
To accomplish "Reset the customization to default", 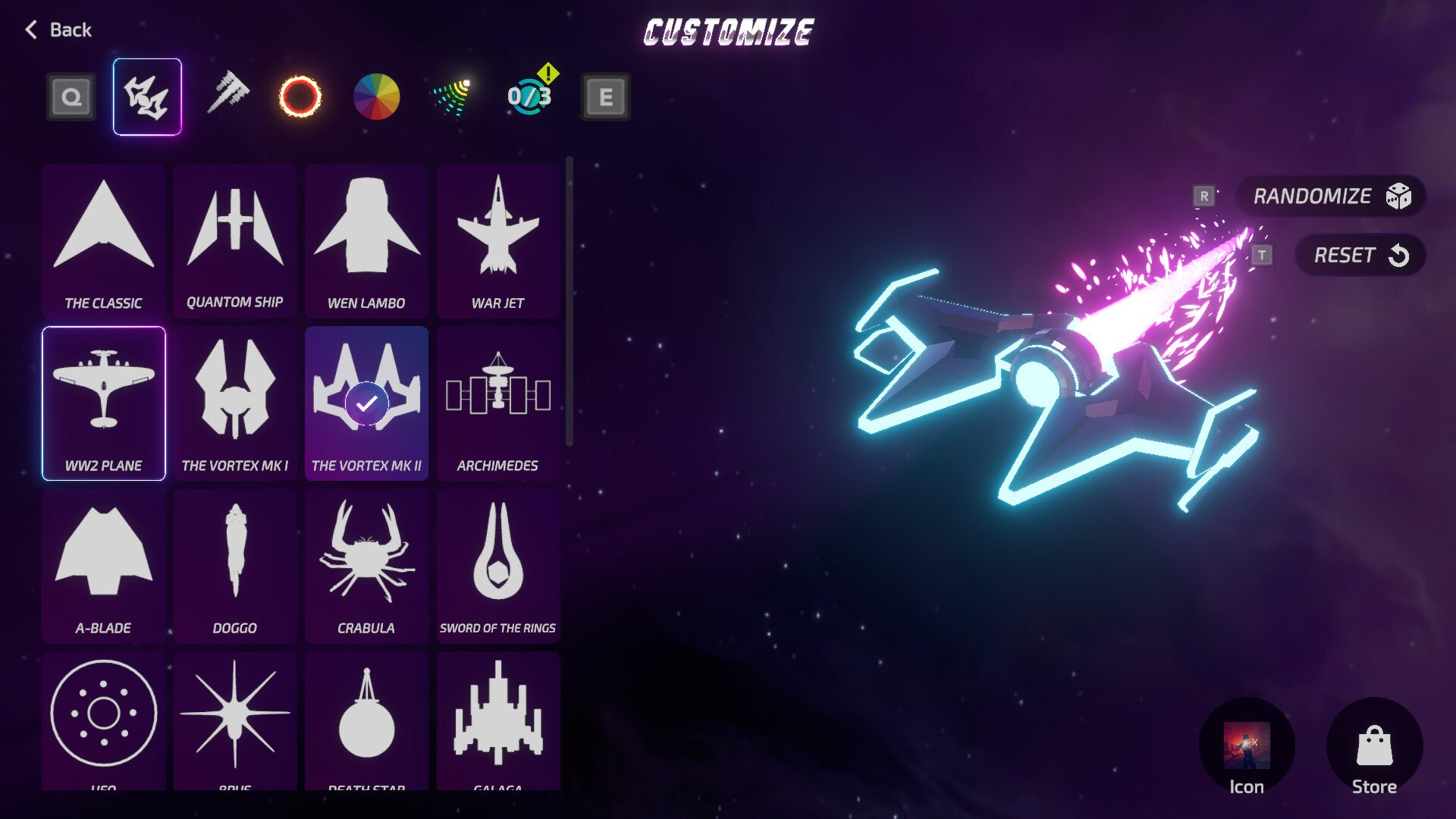I will point(1360,256).
